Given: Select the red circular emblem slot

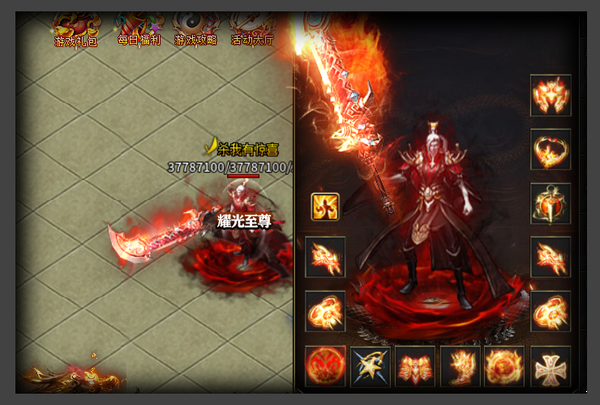Looking at the screenshot, I should 325,366.
